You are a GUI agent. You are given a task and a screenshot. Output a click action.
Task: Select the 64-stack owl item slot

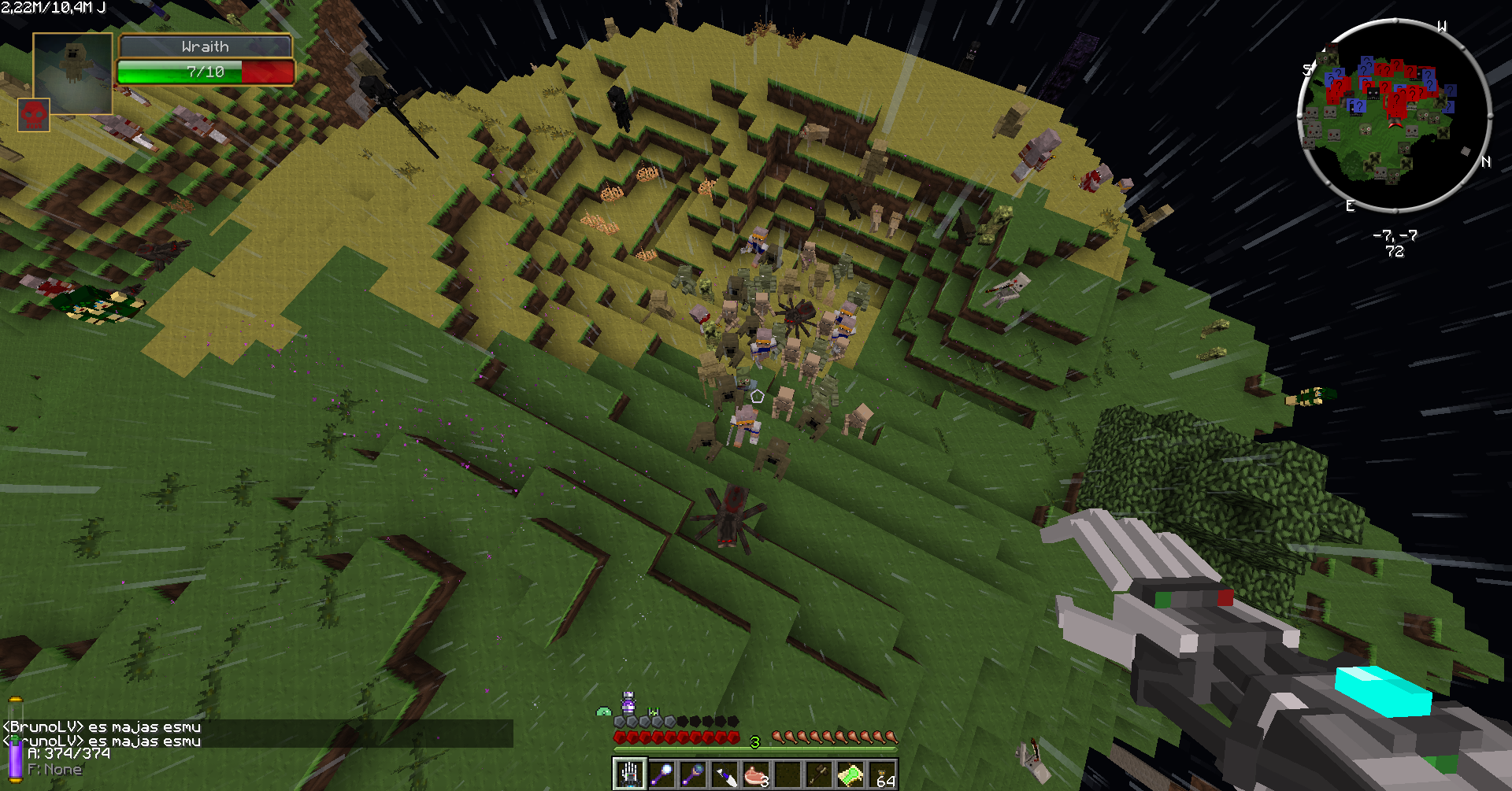pyautogui.click(x=882, y=774)
